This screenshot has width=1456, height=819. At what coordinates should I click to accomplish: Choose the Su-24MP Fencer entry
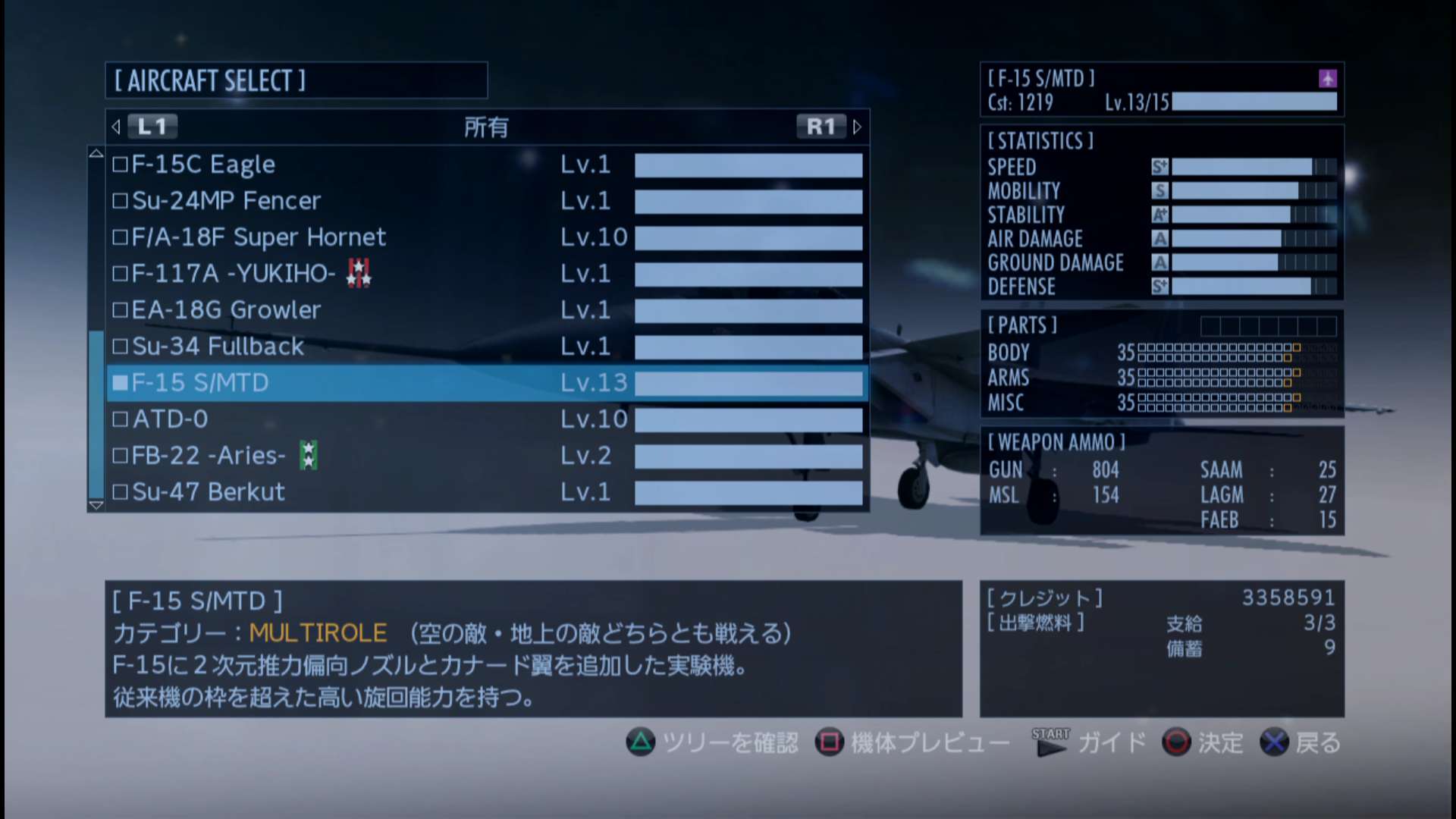(x=485, y=201)
